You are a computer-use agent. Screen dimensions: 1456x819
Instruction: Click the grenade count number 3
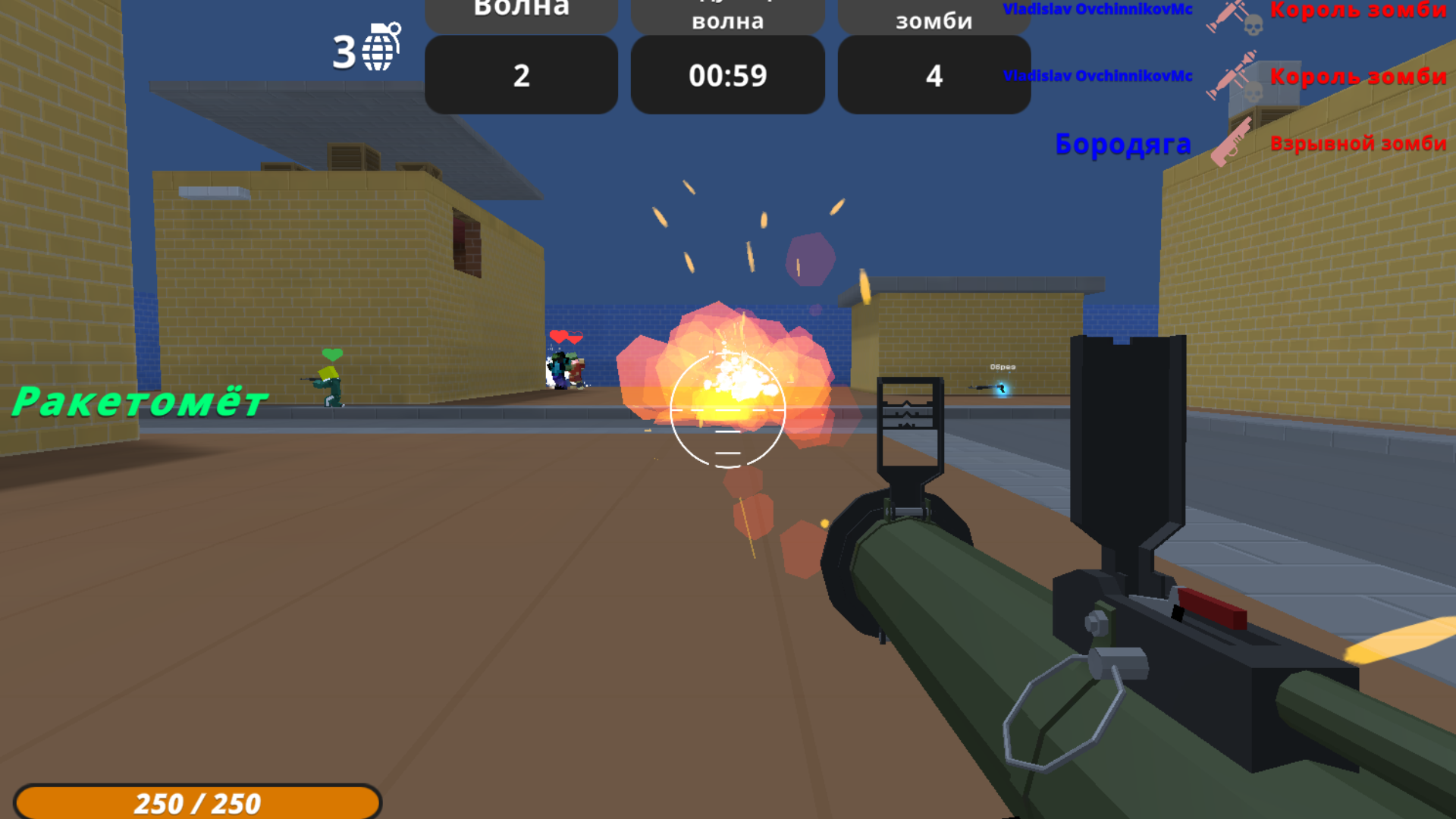(345, 51)
